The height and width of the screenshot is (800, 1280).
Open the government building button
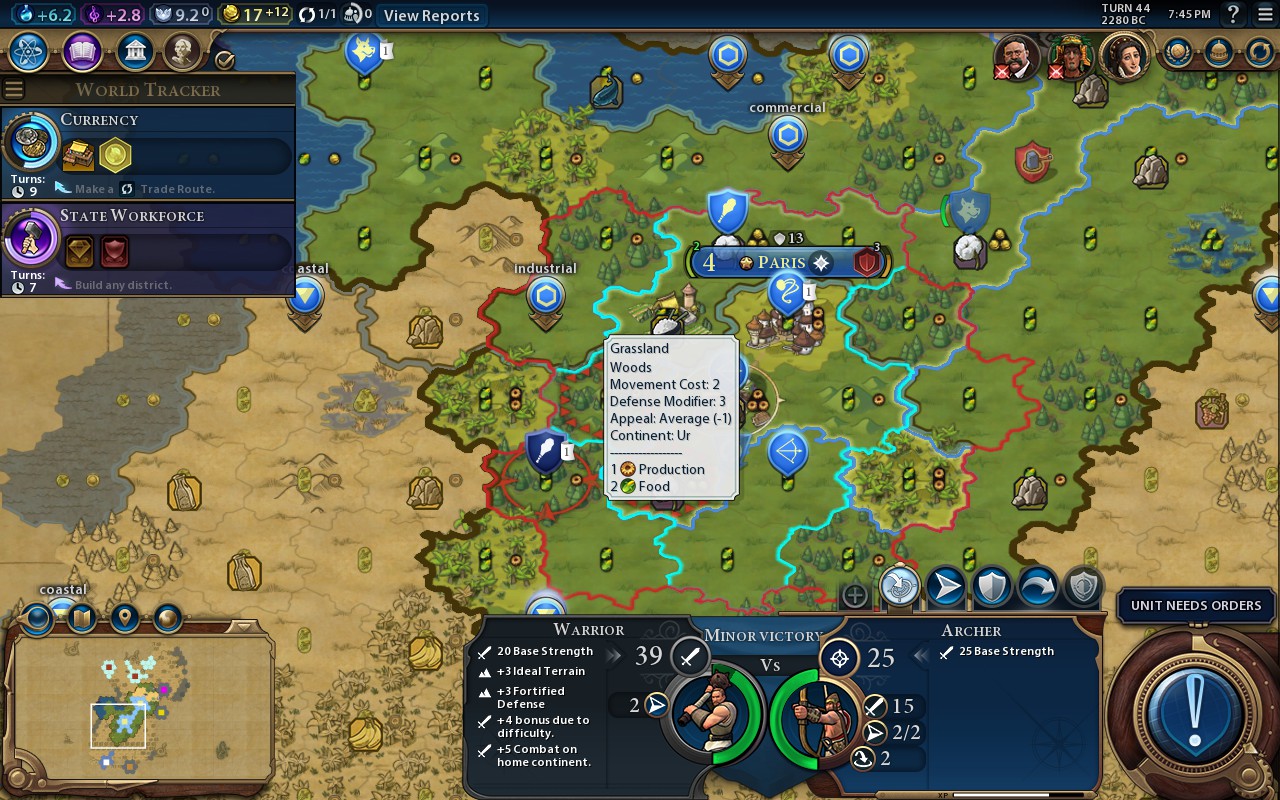point(134,51)
